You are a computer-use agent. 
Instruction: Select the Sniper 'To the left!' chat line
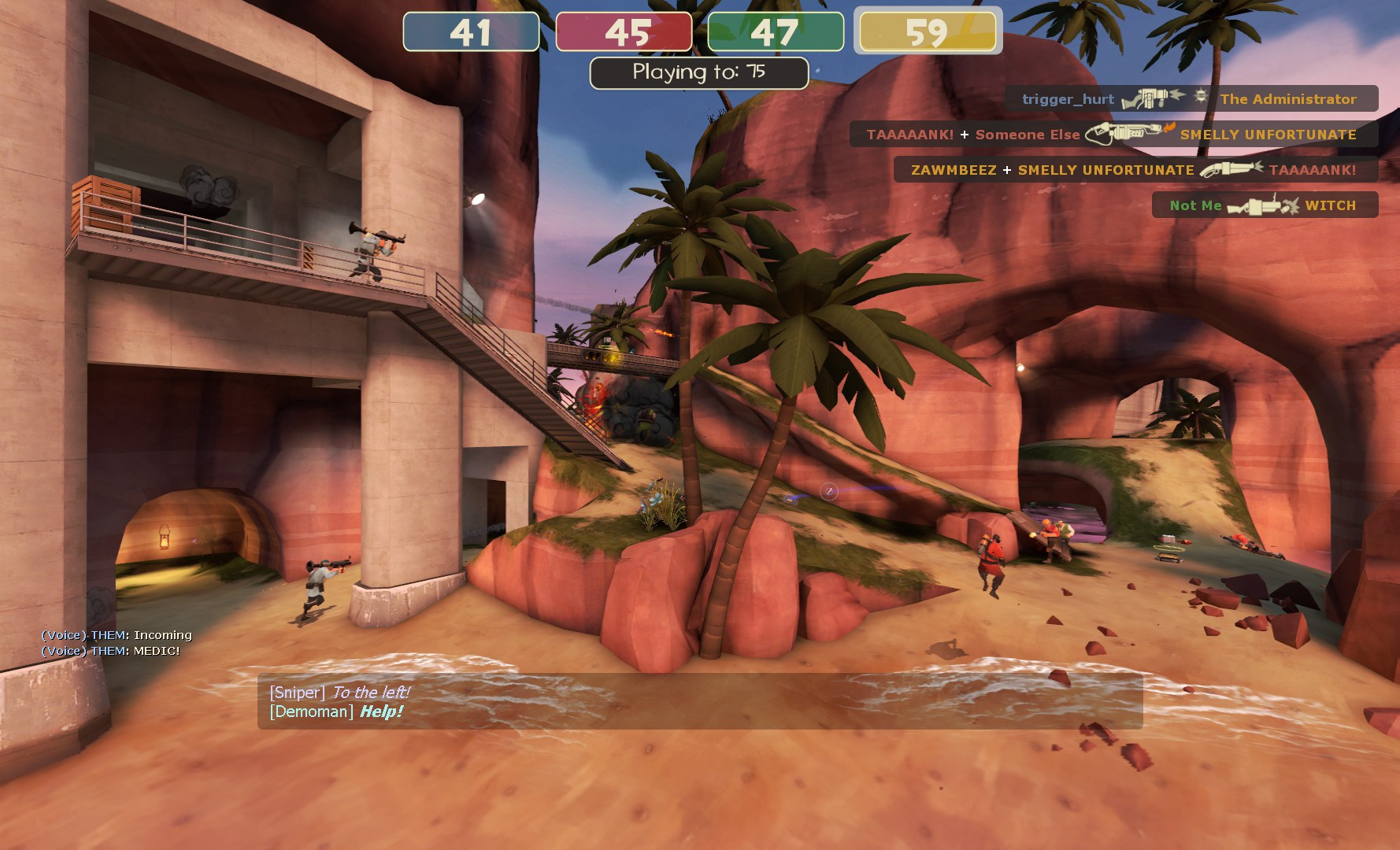(340, 693)
